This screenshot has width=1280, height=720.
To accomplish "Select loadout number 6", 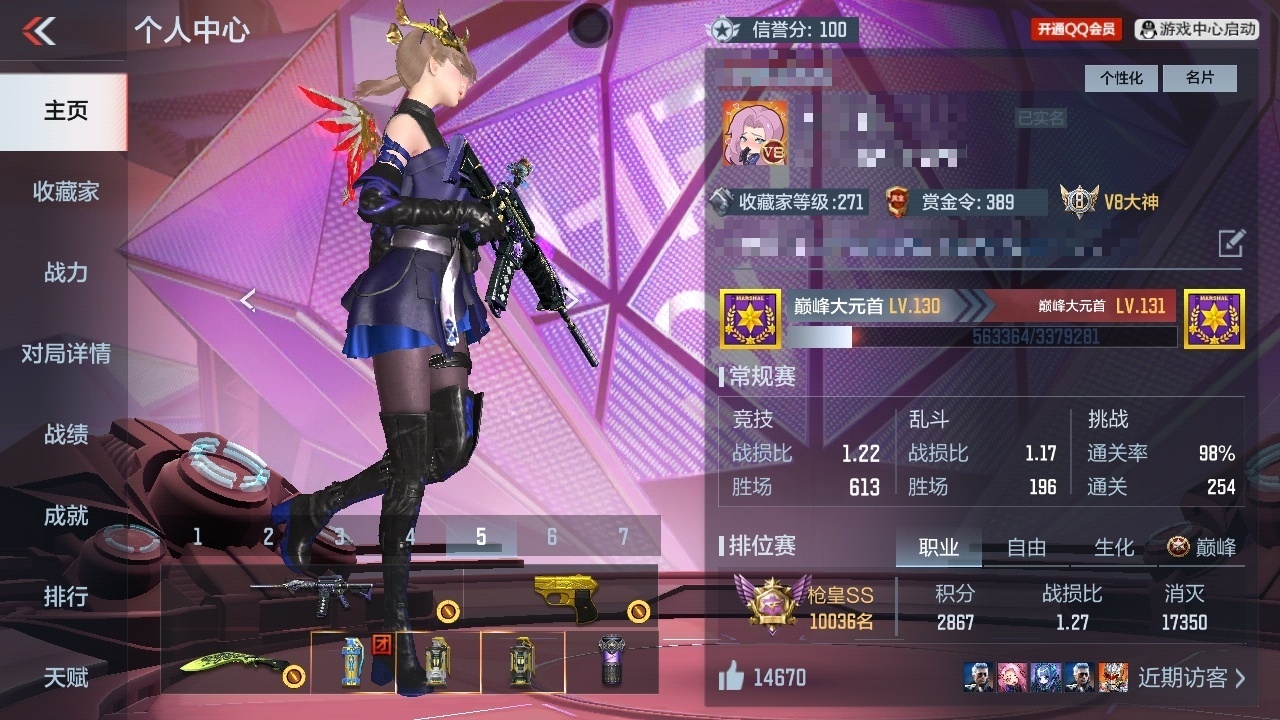I will (x=551, y=537).
